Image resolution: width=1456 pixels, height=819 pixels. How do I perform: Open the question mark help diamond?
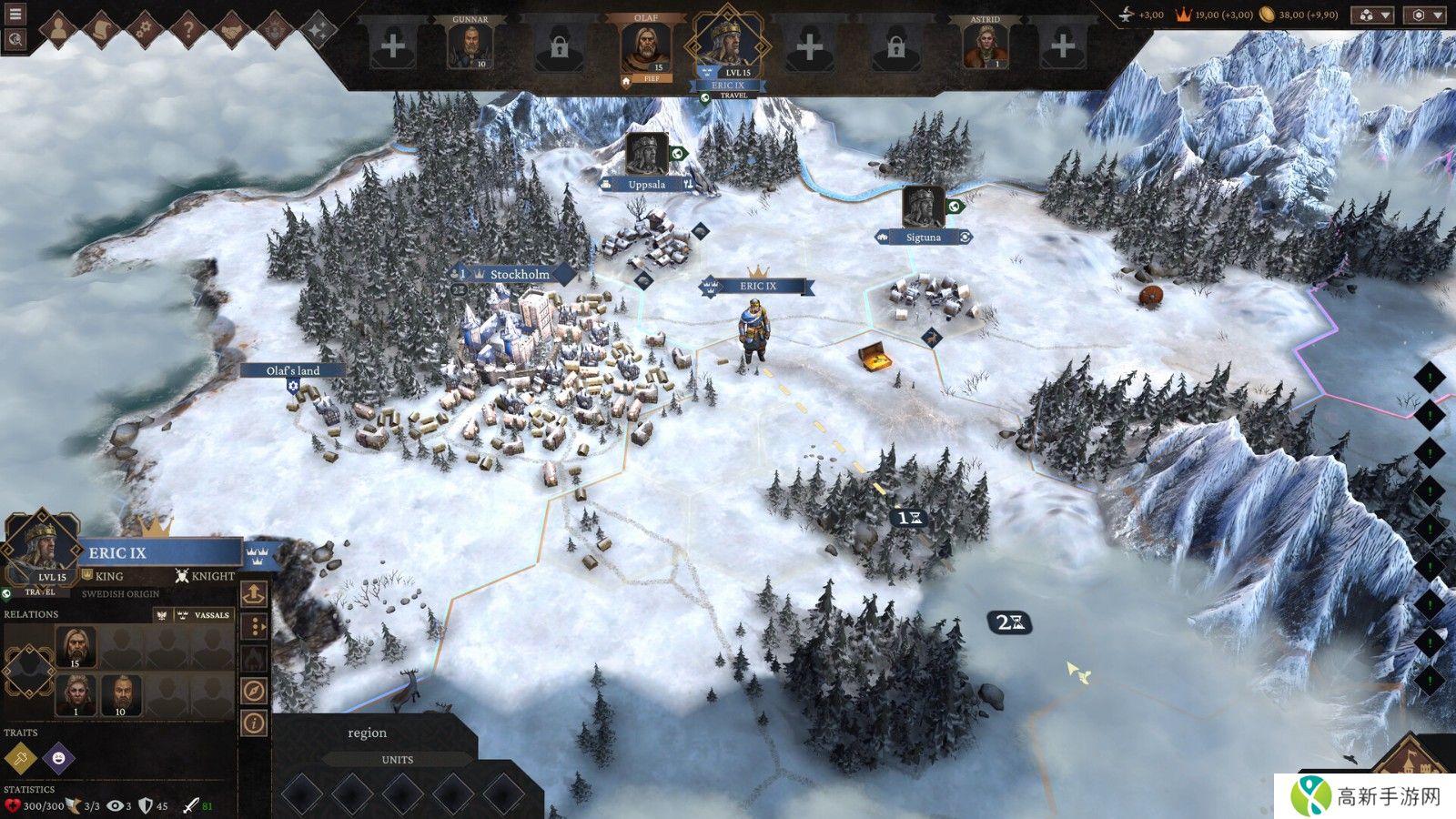(x=188, y=30)
